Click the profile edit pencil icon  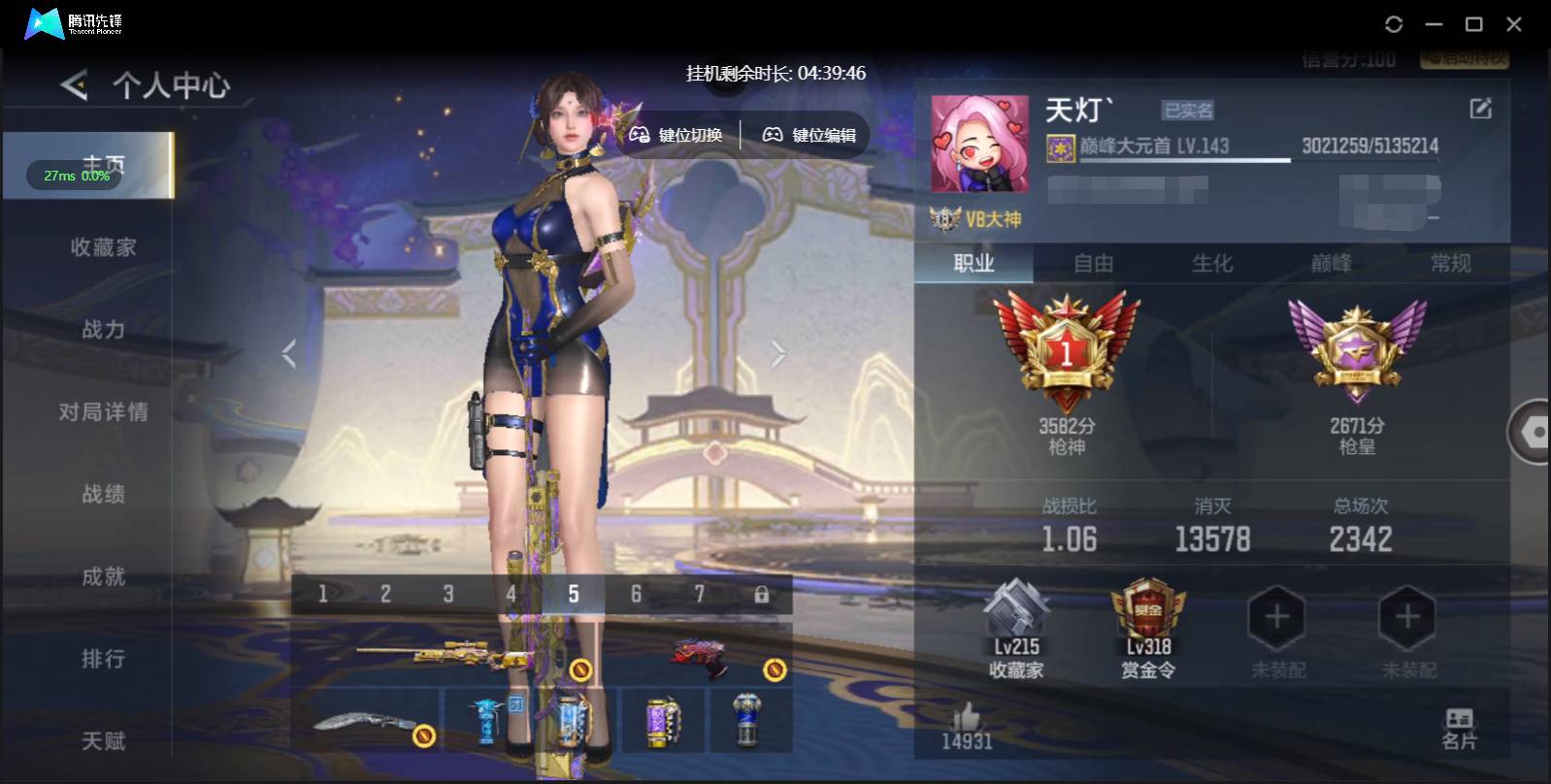point(1478,109)
